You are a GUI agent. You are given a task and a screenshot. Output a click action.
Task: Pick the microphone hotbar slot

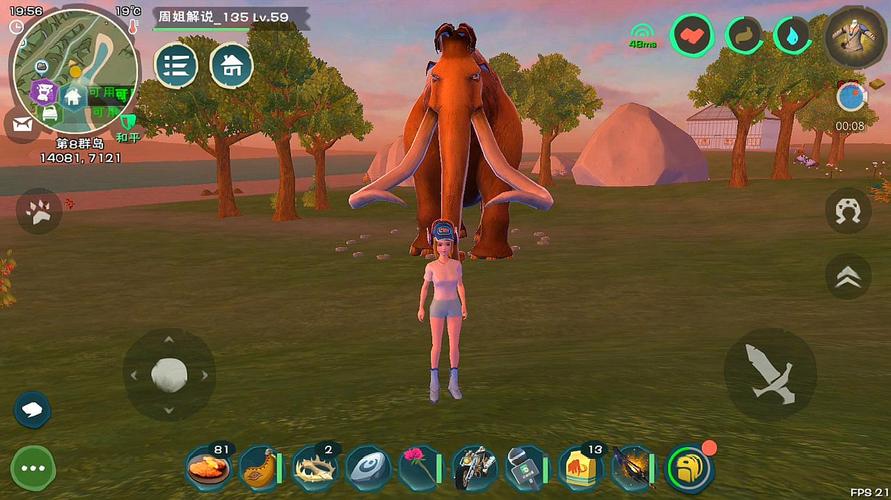click(x=526, y=466)
